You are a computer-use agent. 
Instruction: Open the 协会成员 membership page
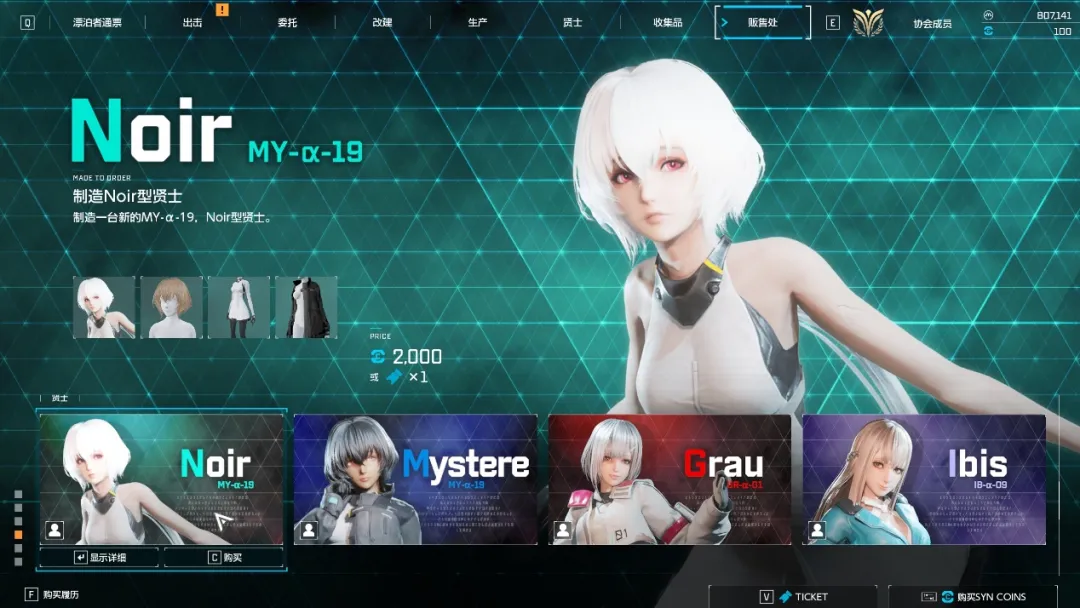point(932,23)
